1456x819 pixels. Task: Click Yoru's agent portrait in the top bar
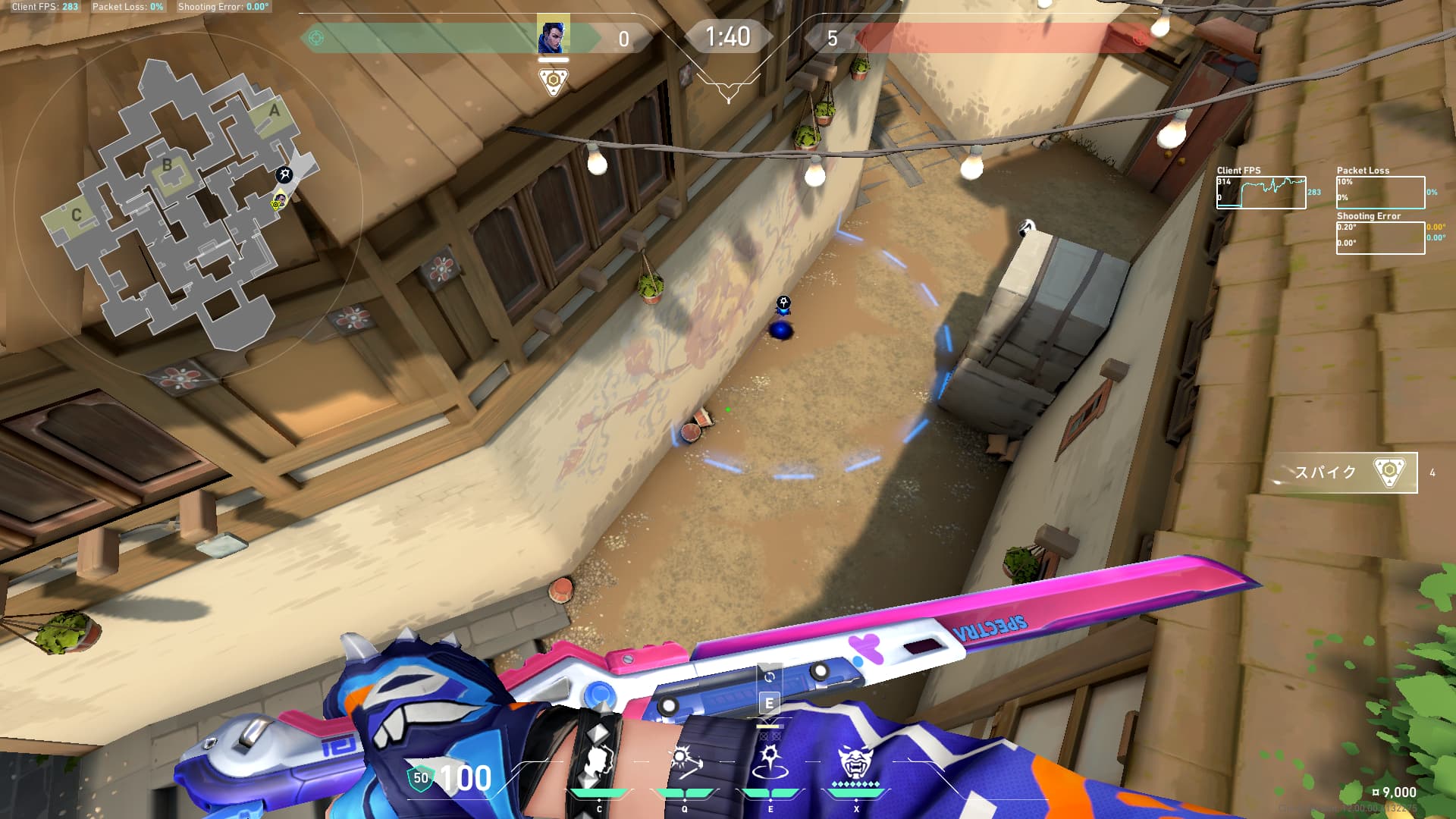pyautogui.click(x=553, y=36)
